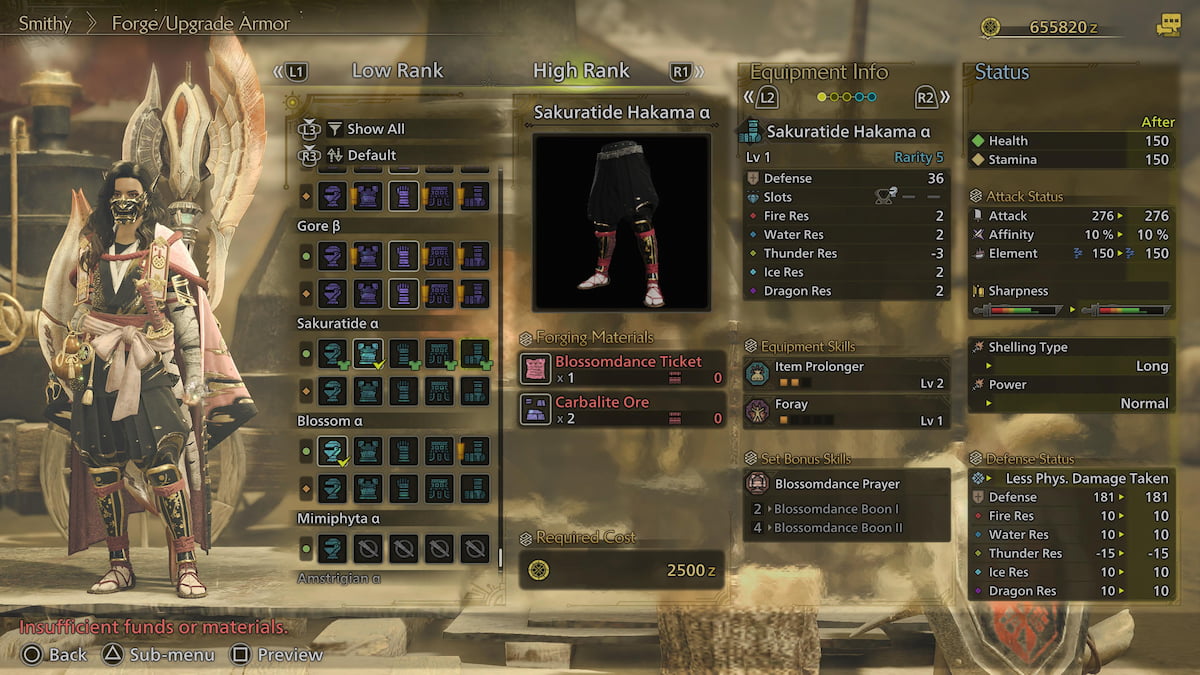
Task: Select the Sakuratide Hakama α equipment info header
Action: tap(848, 132)
